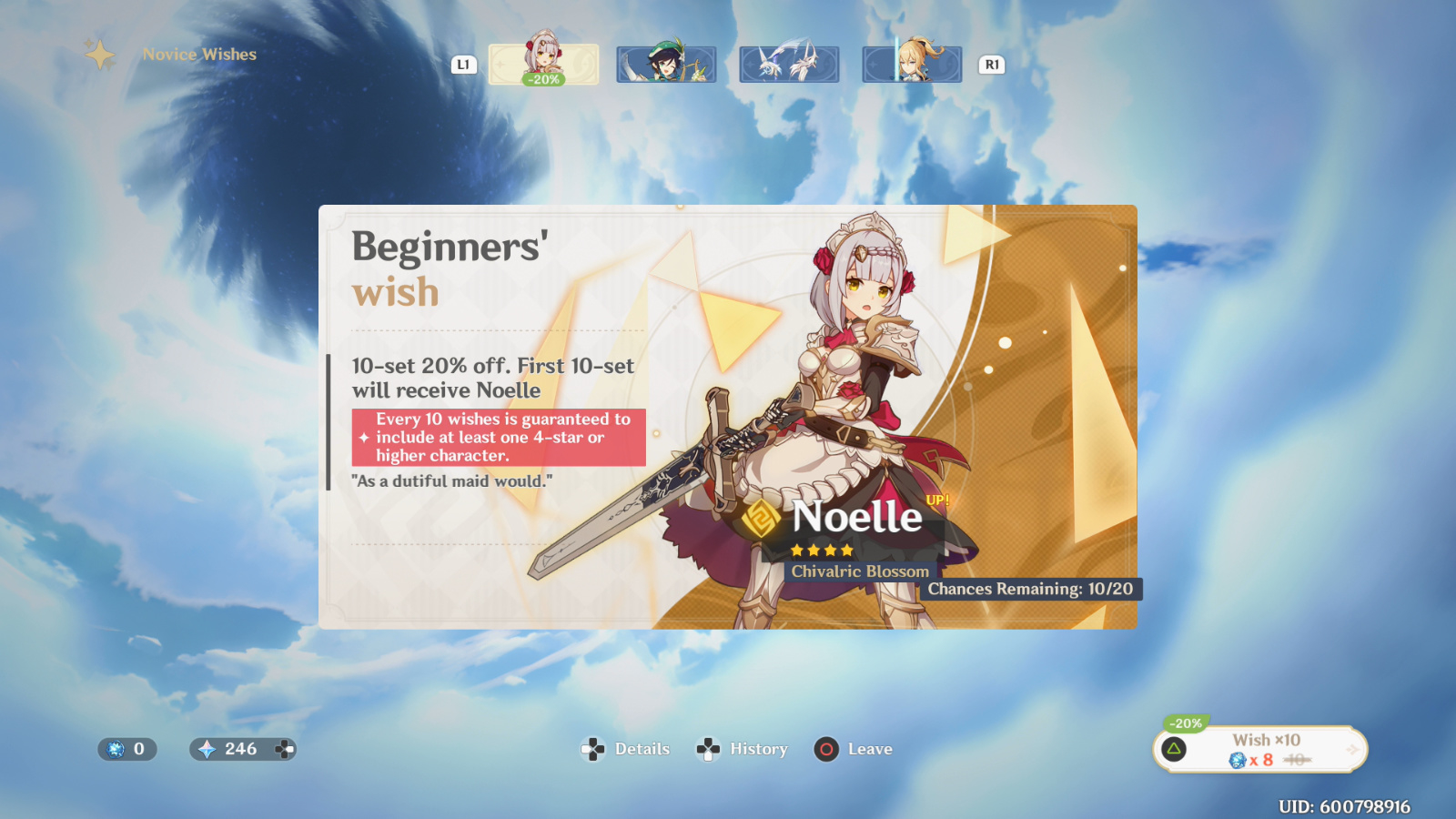The width and height of the screenshot is (1456, 819).
Task: Open the standard wish banner
Action: click(x=911, y=64)
